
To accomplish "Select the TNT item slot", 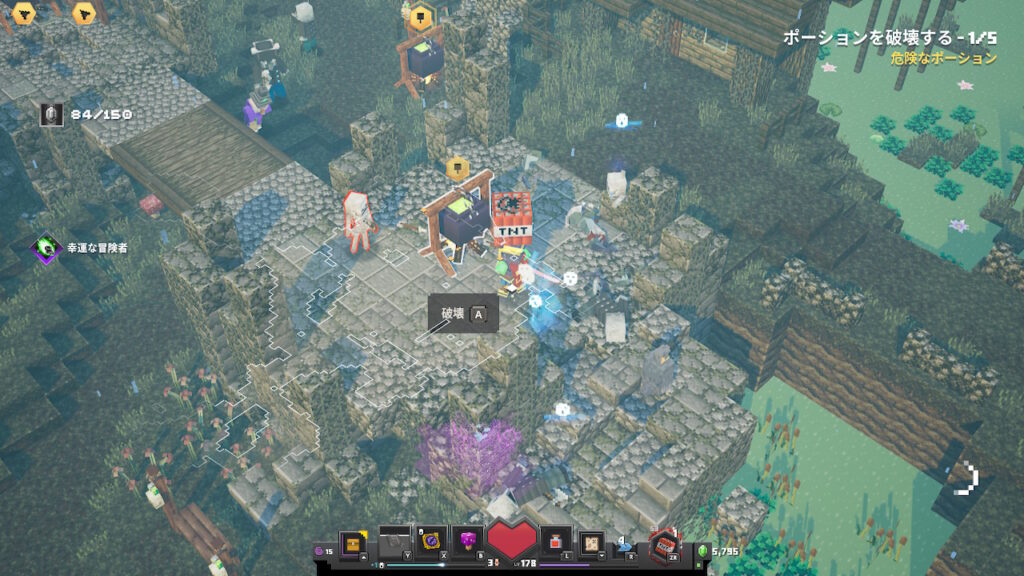I will [662, 545].
